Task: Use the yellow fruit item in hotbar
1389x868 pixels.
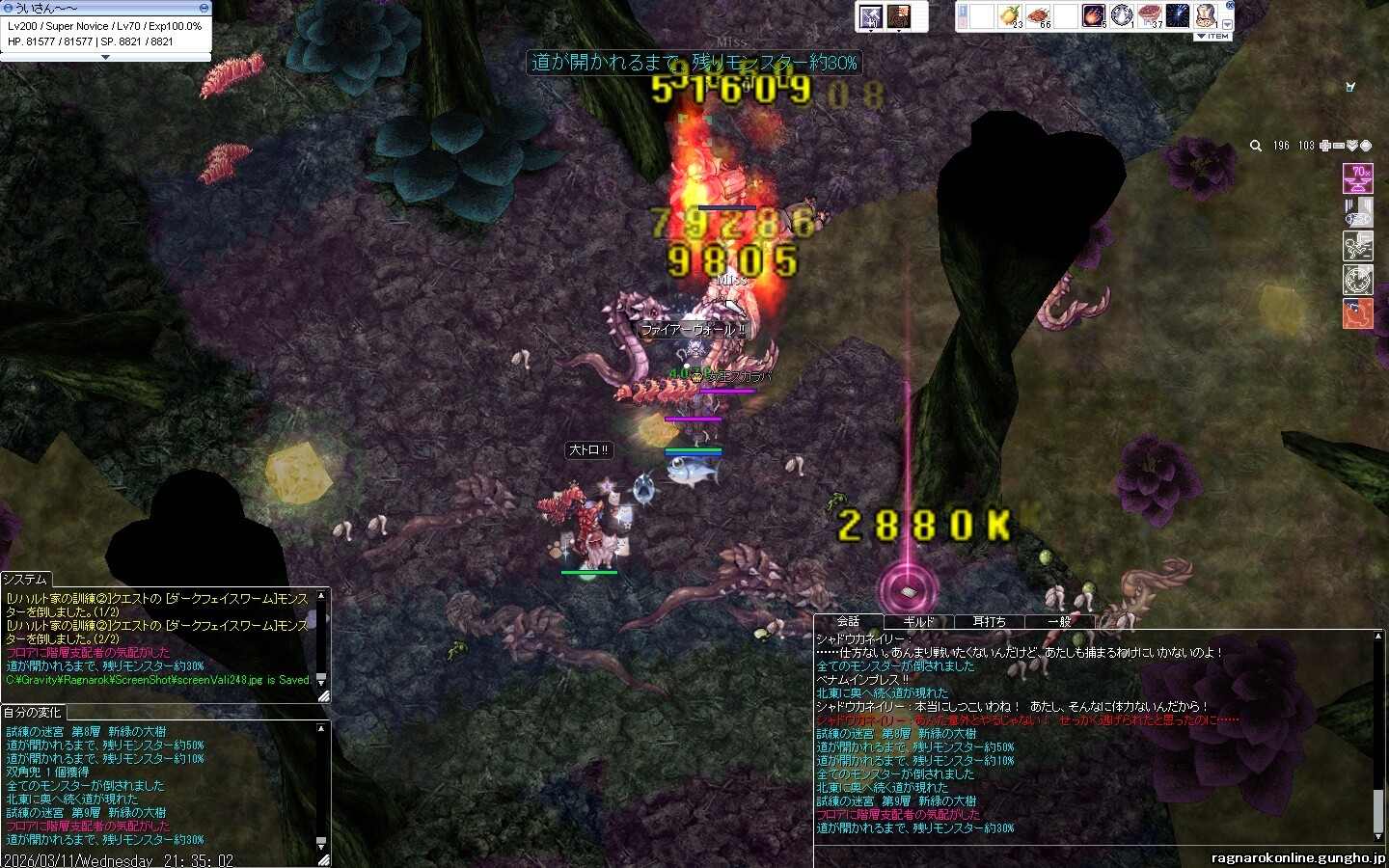Action: coord(1009,16)
